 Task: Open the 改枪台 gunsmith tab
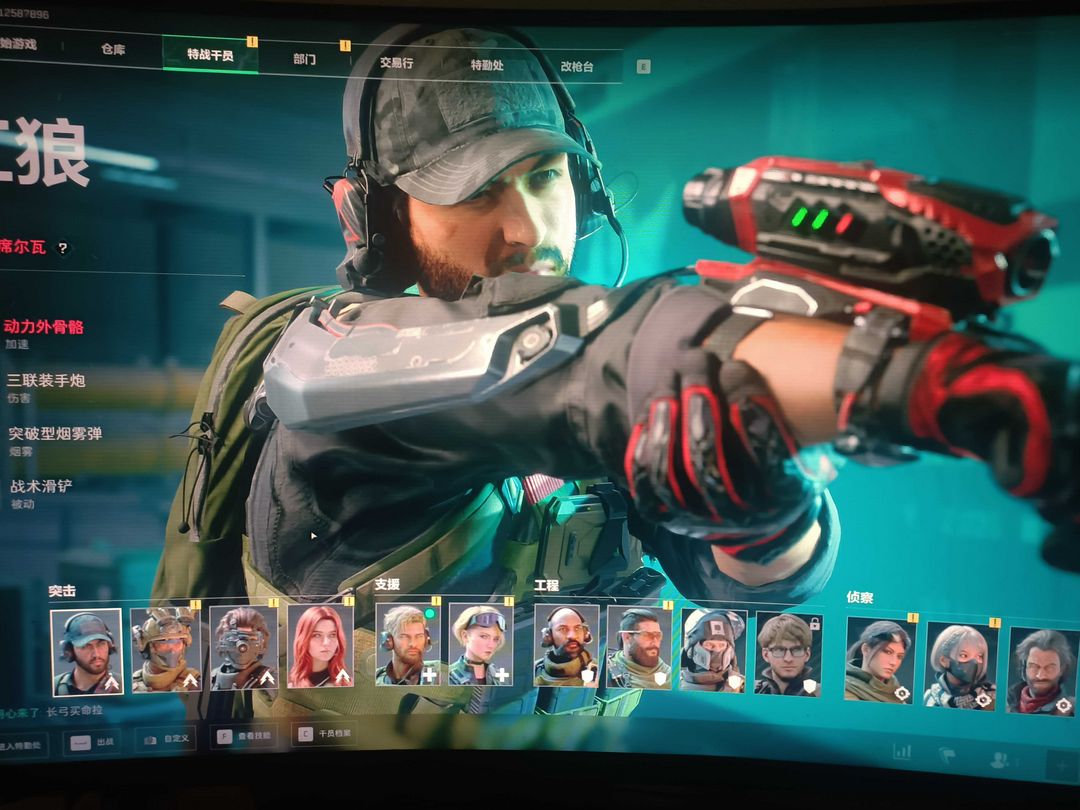577,66
